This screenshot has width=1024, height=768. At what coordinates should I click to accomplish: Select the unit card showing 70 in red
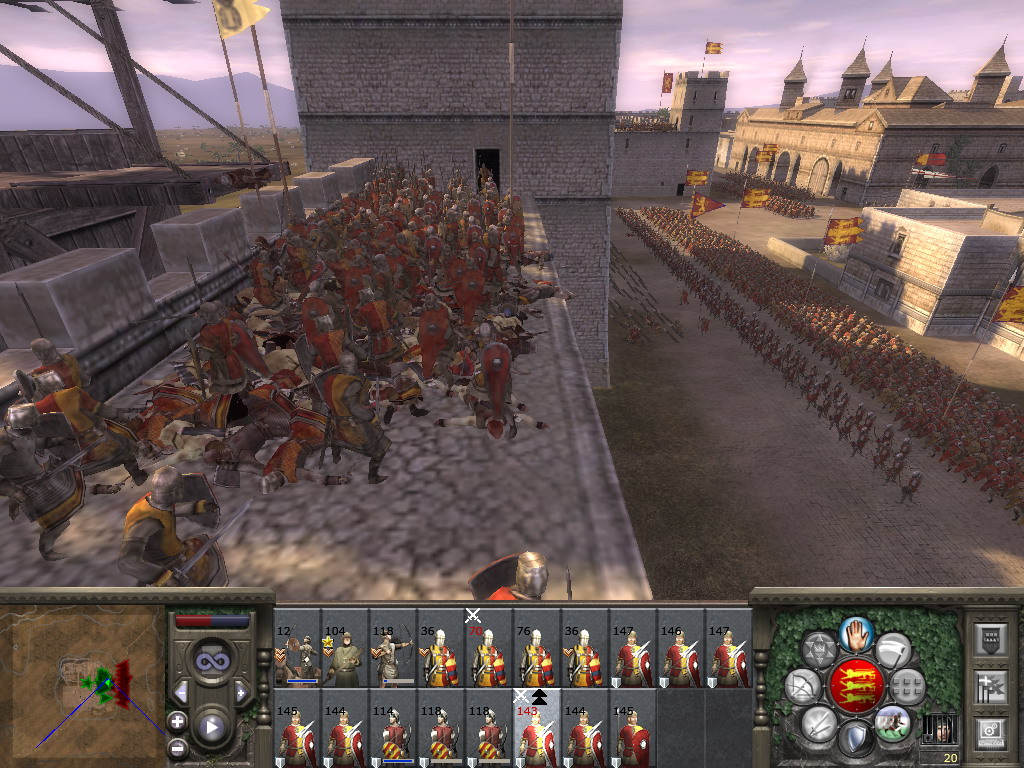pyautogui.click(x=489, y=649)
